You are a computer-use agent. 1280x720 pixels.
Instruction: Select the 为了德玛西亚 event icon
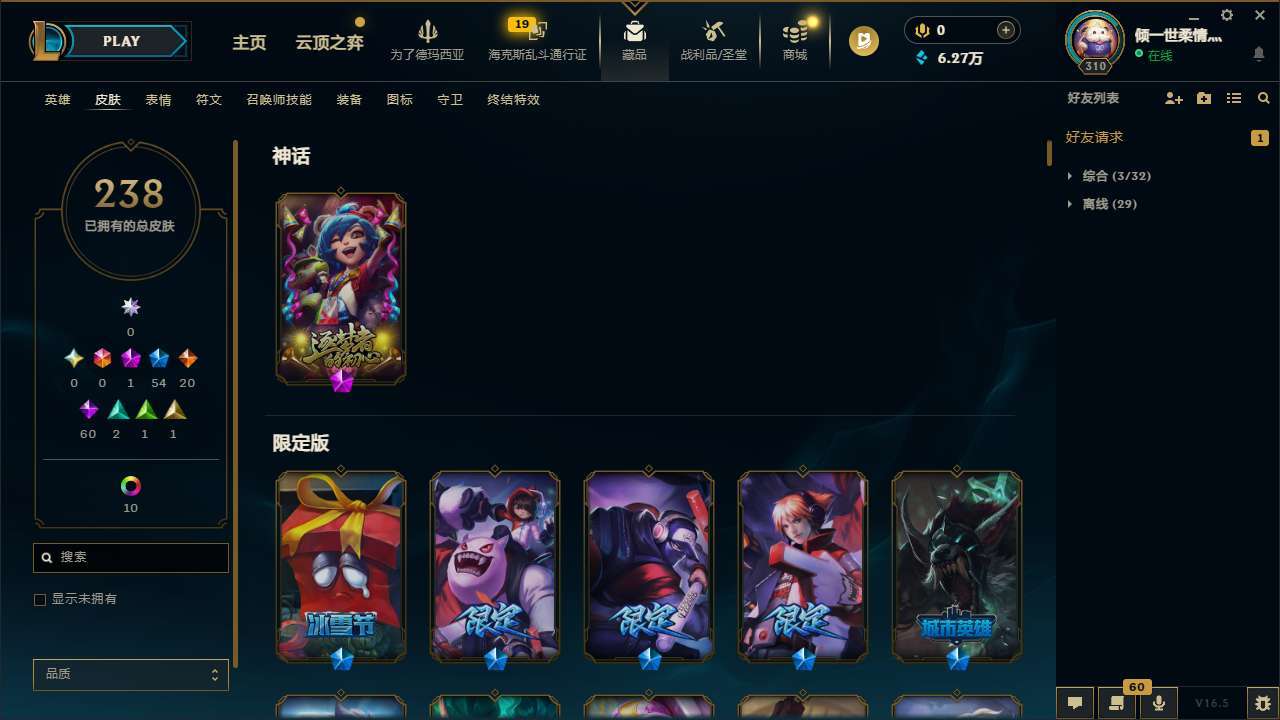(428, 30)
